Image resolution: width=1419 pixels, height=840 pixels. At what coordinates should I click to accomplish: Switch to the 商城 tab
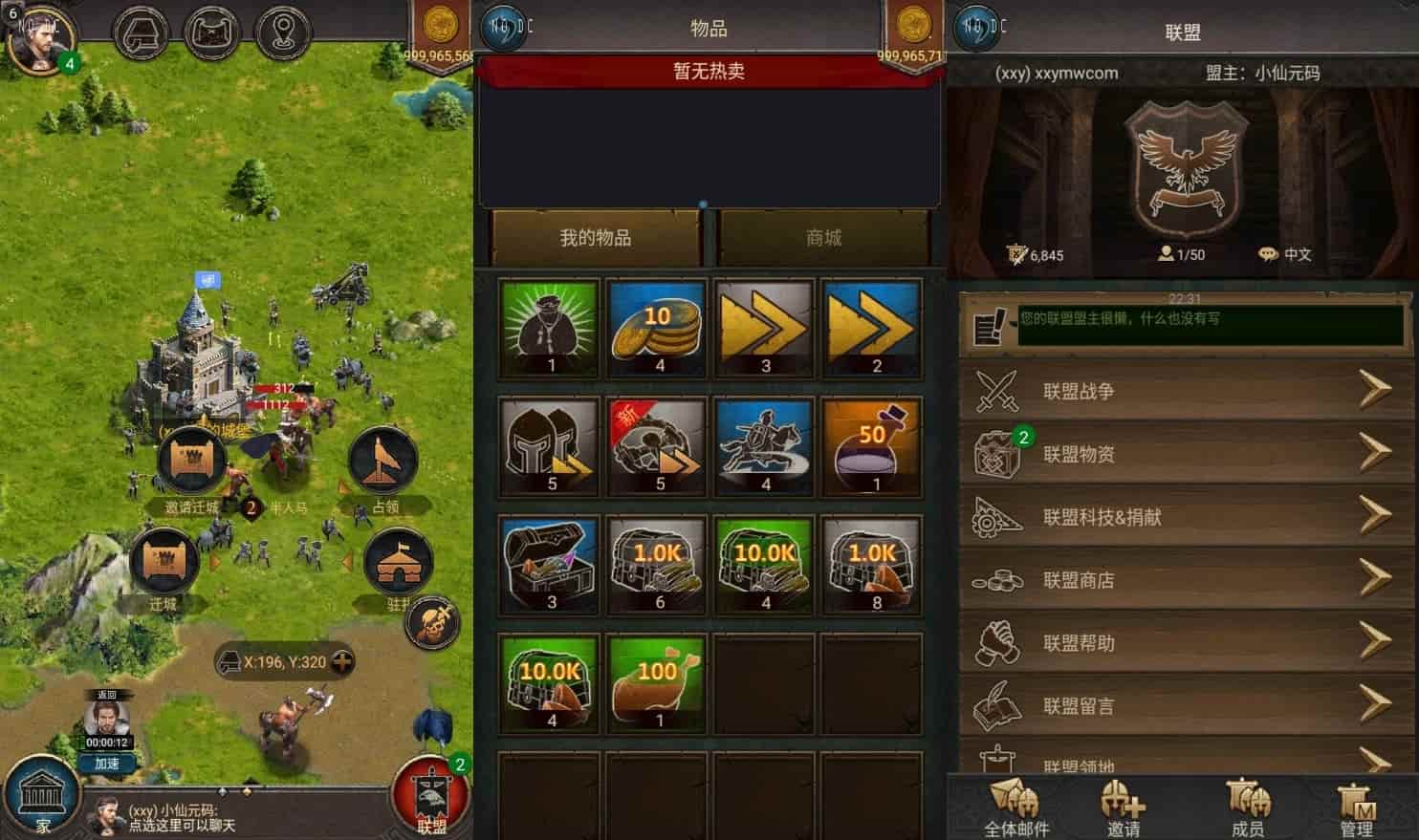click(824, 238)
